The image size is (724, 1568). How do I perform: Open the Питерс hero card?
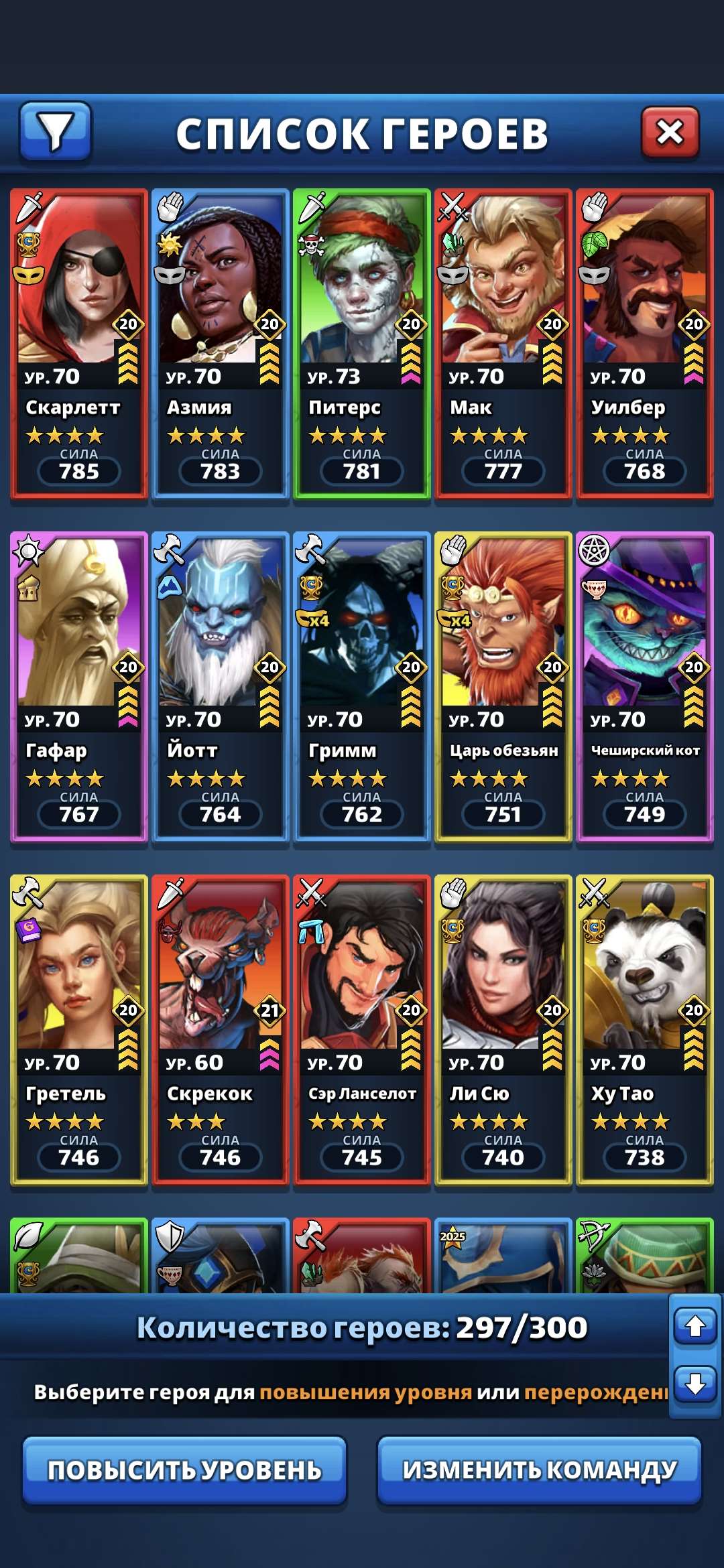click(362, 344)
